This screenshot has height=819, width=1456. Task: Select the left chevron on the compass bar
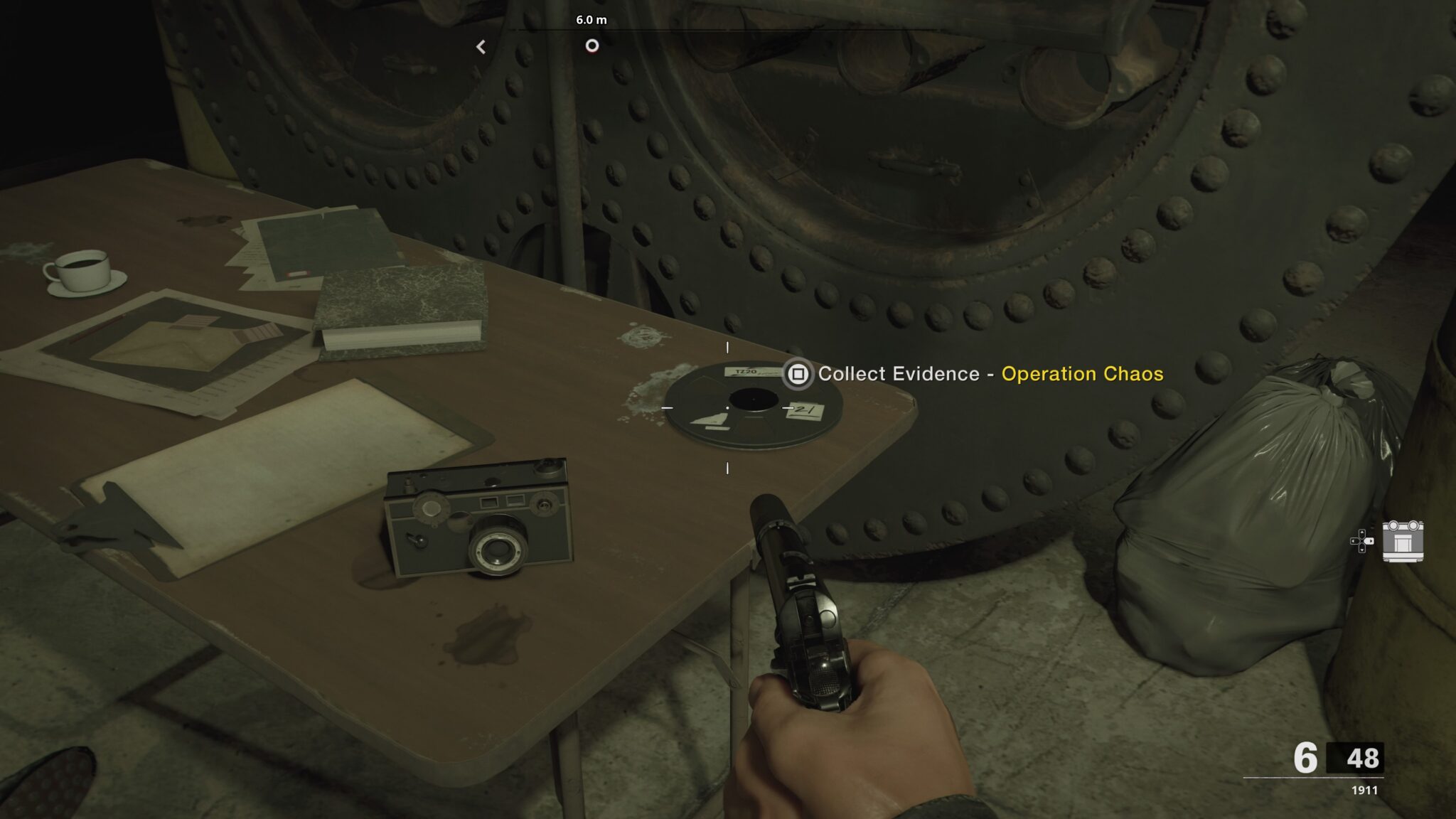[x=483, y=45]
